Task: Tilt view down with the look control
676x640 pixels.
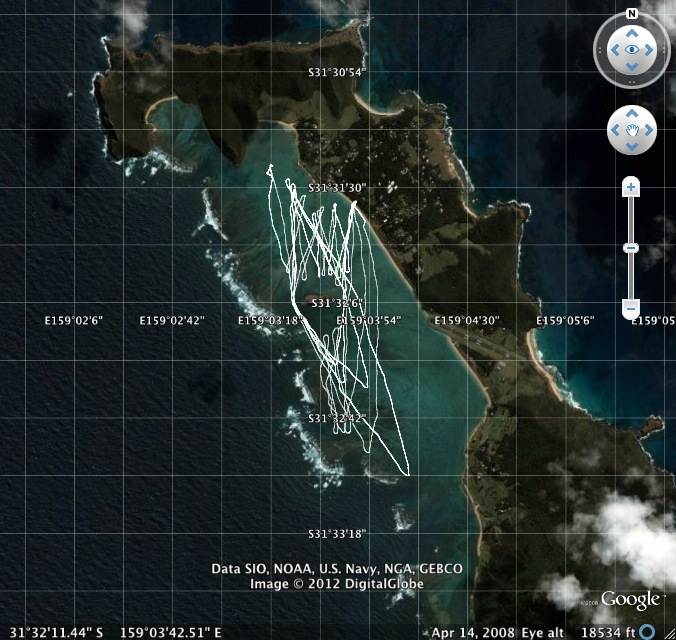Action: [632, 67]
